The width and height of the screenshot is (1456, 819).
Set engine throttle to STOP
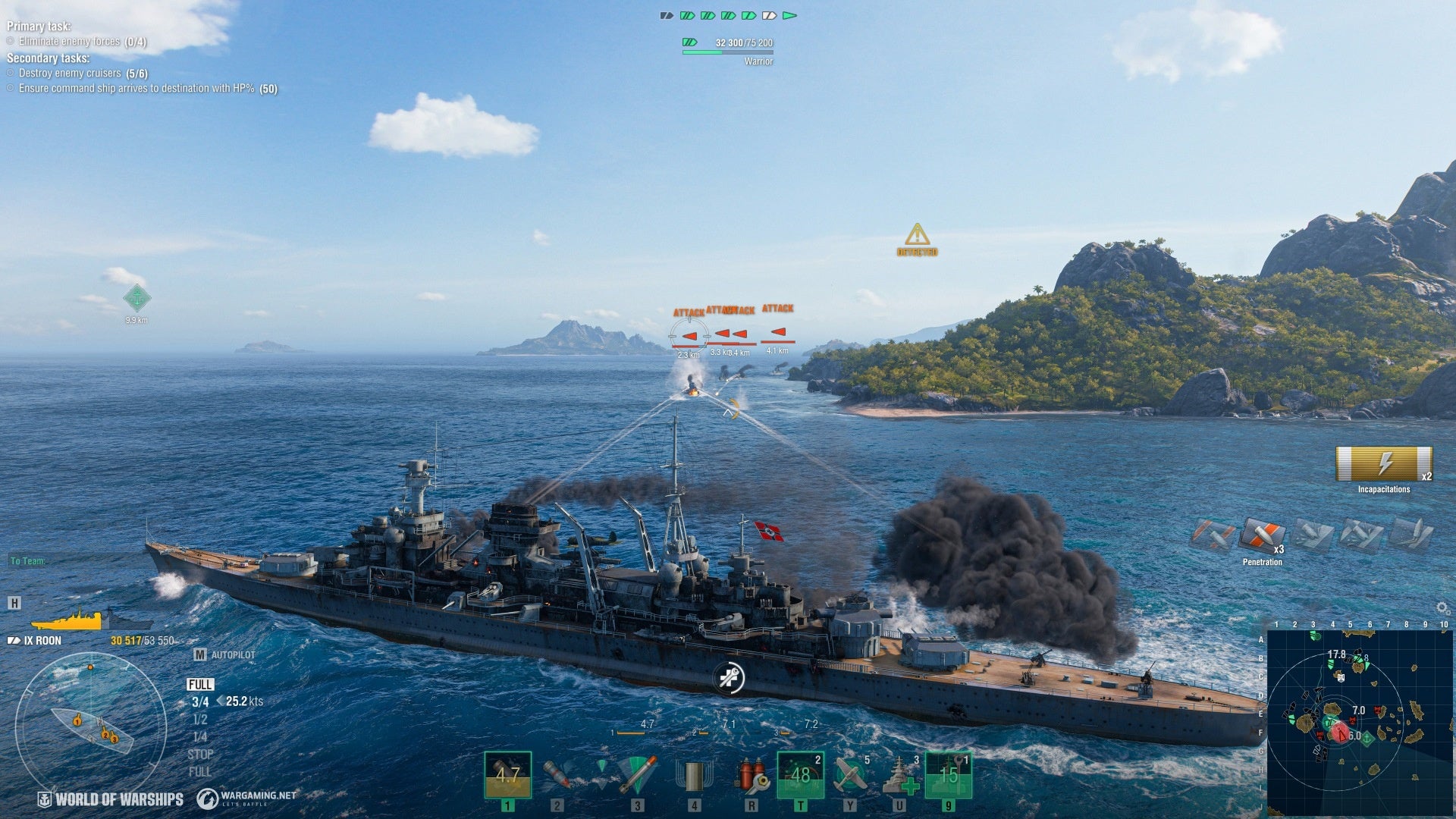200,755
